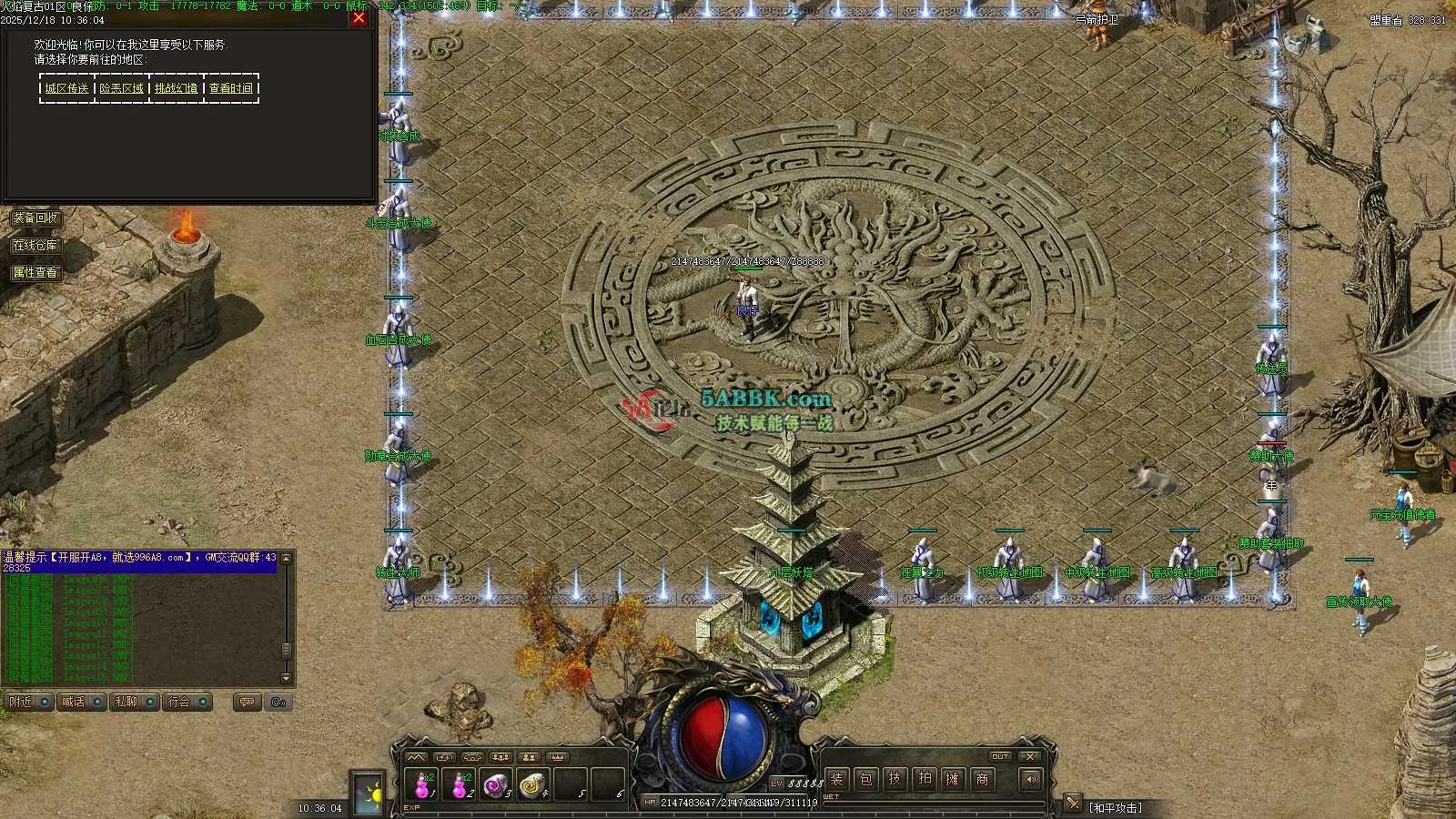This screenshot has height=819, width=1456.
Task: Toggle the sound speaker button
Action: coord(1030,779)
